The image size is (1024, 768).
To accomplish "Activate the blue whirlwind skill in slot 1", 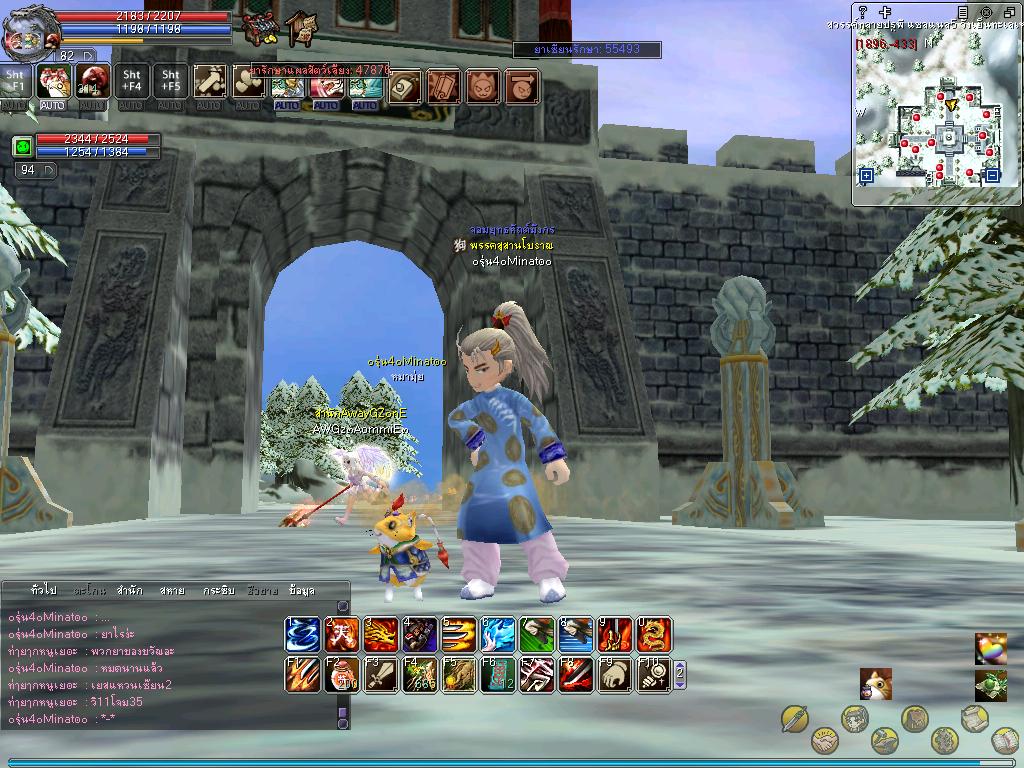I will point(302,635).
